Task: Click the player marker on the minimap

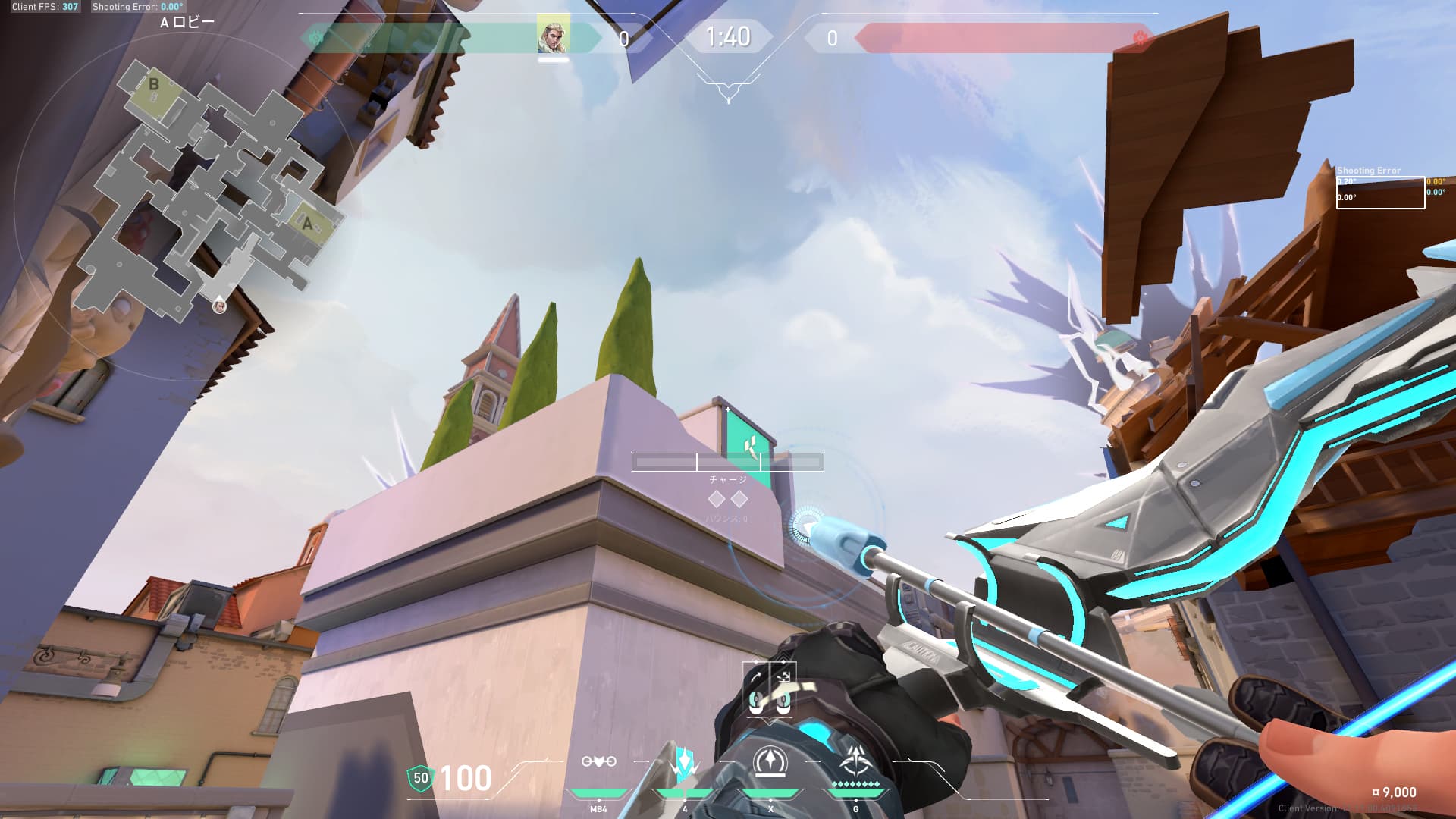Action: (219, 306)
